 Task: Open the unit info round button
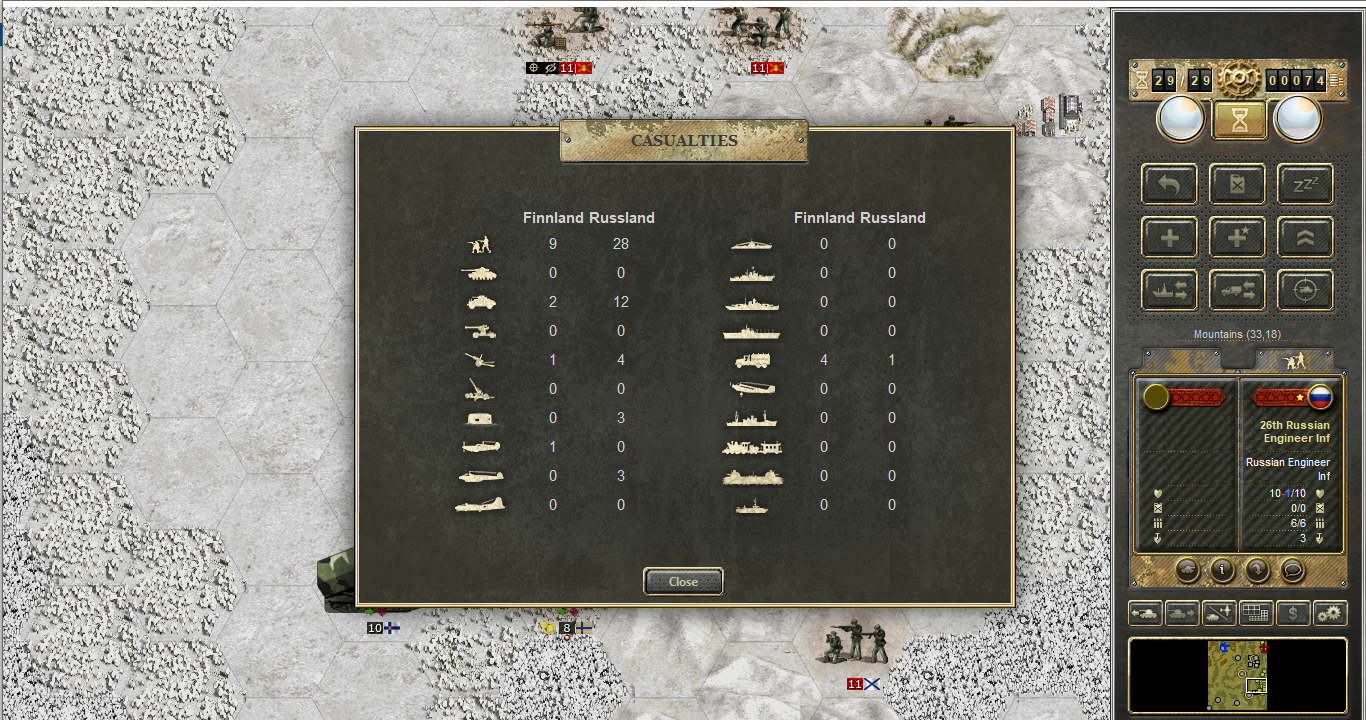1222,570
